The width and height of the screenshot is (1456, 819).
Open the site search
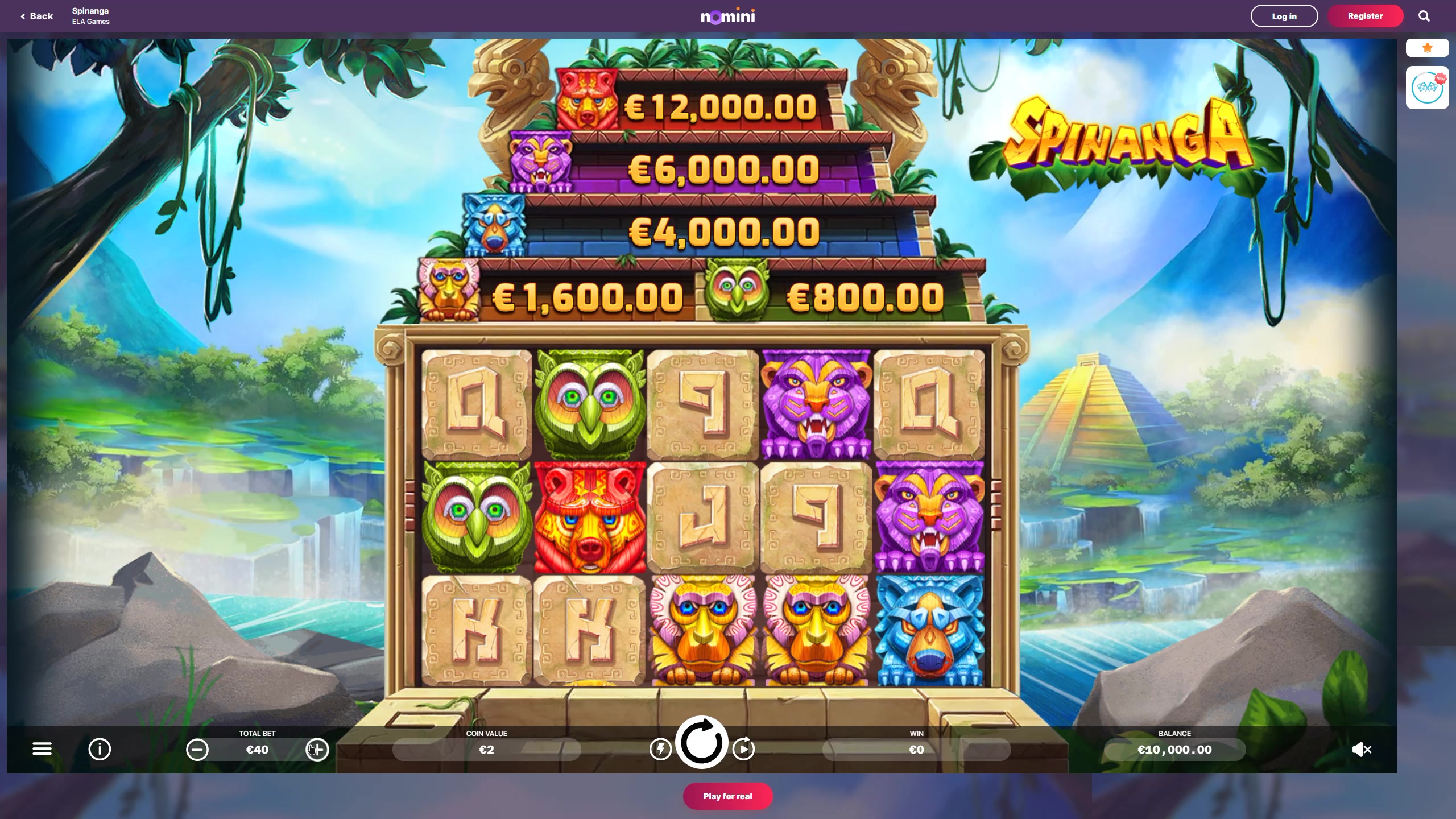tap(1424, 16)
